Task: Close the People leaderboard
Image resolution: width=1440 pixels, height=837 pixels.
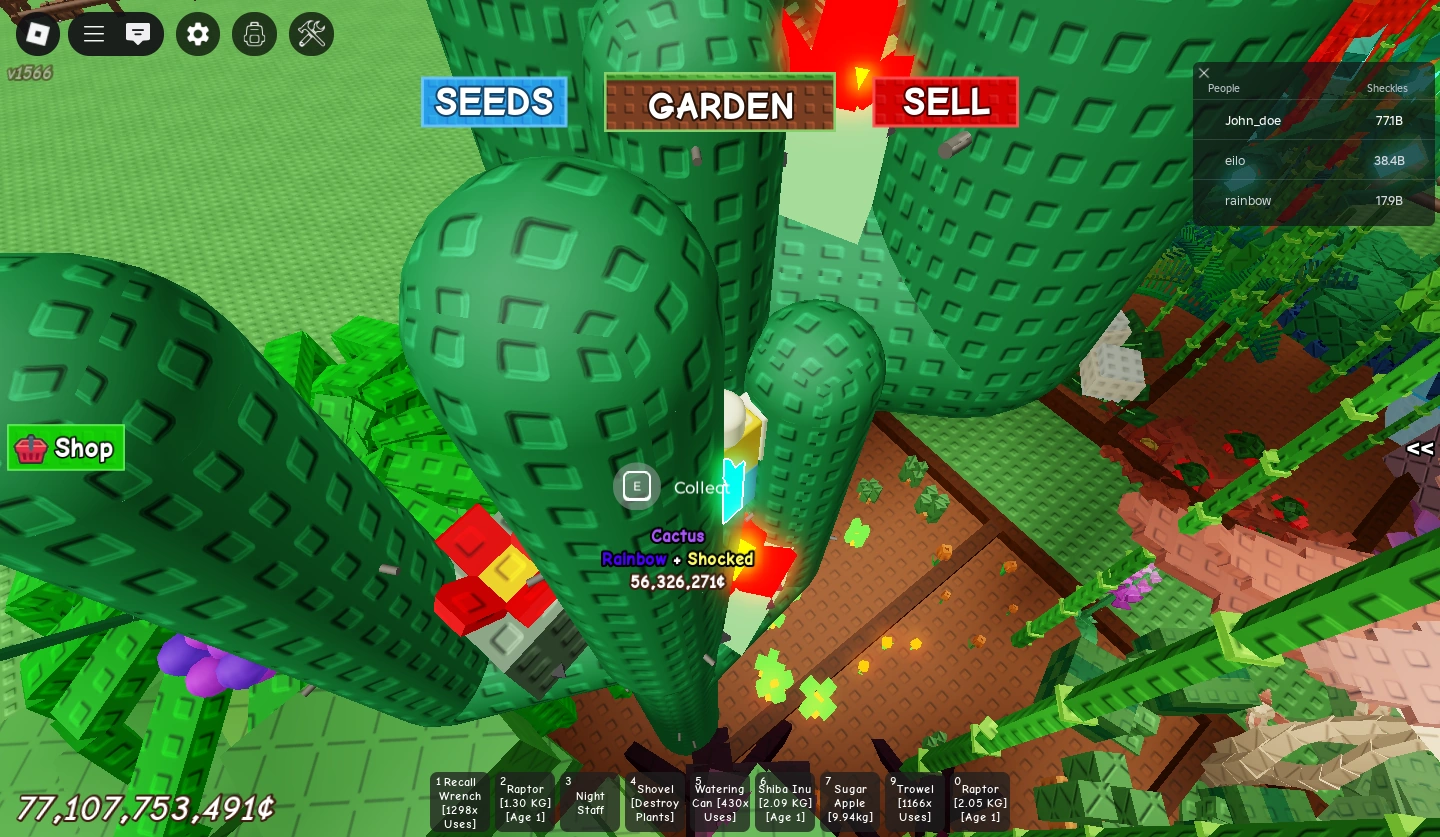Action: click(1204, 73)
